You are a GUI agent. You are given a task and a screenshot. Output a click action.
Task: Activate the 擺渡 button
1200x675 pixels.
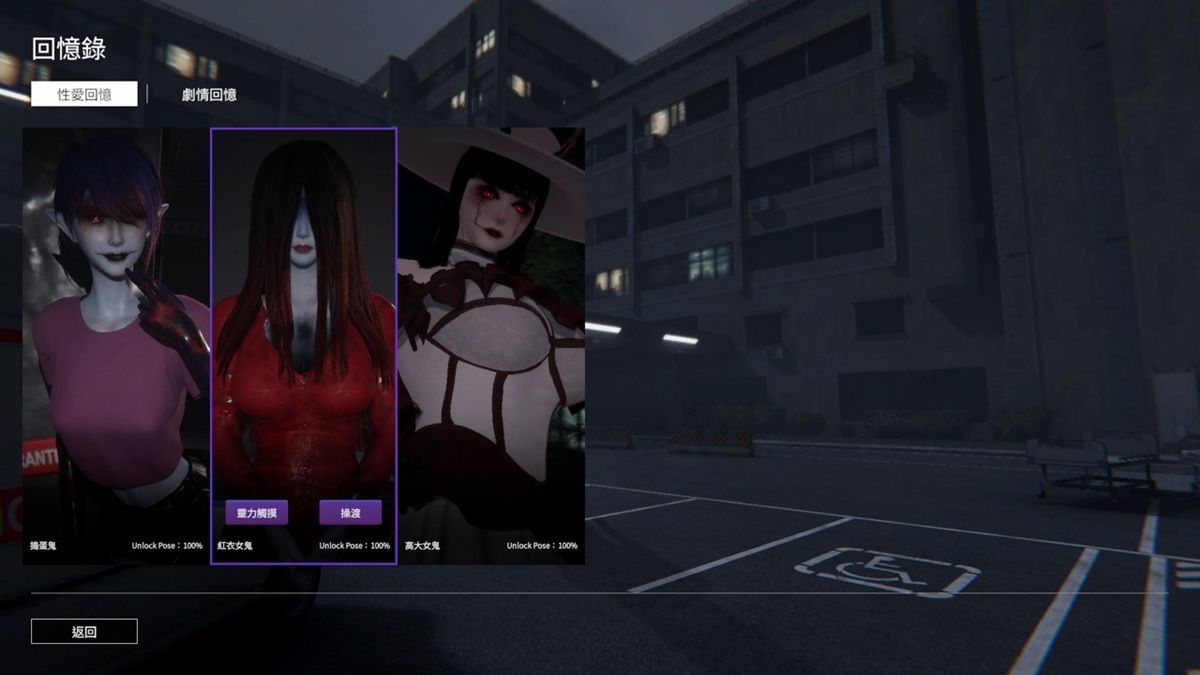point(350,513)
